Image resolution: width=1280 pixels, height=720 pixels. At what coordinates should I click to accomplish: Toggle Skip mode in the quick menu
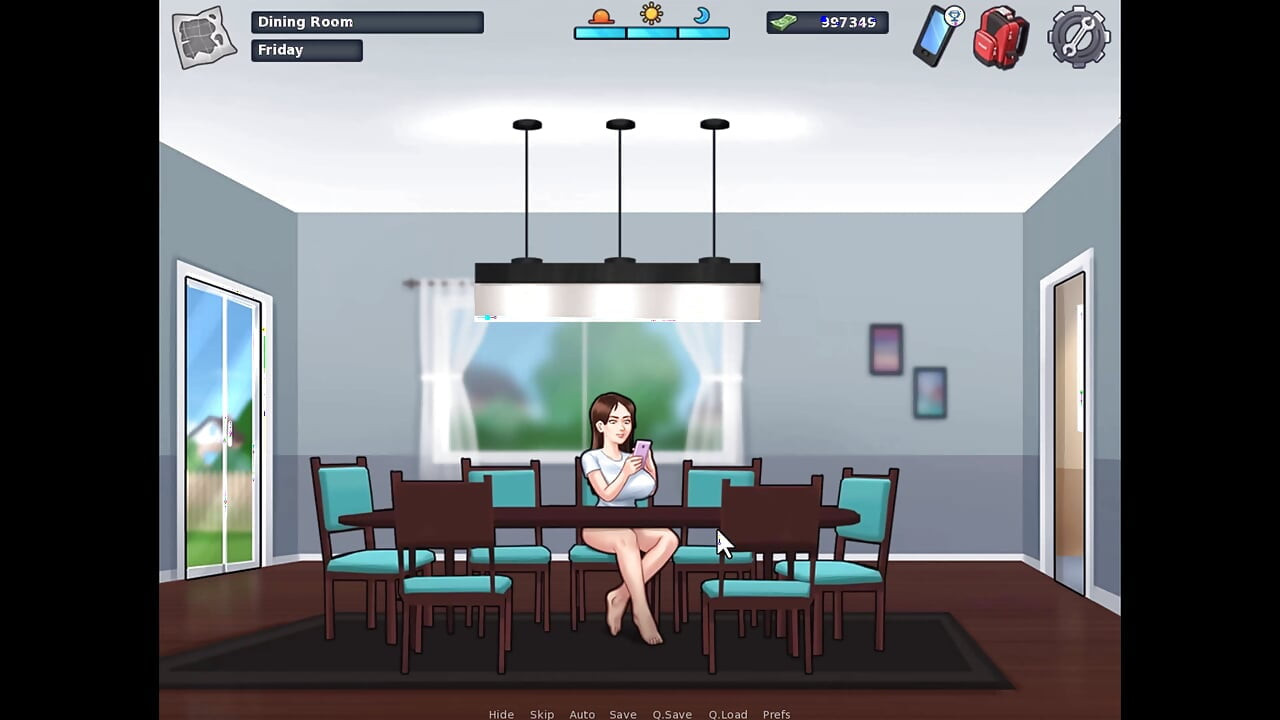[x=542, y=714]
